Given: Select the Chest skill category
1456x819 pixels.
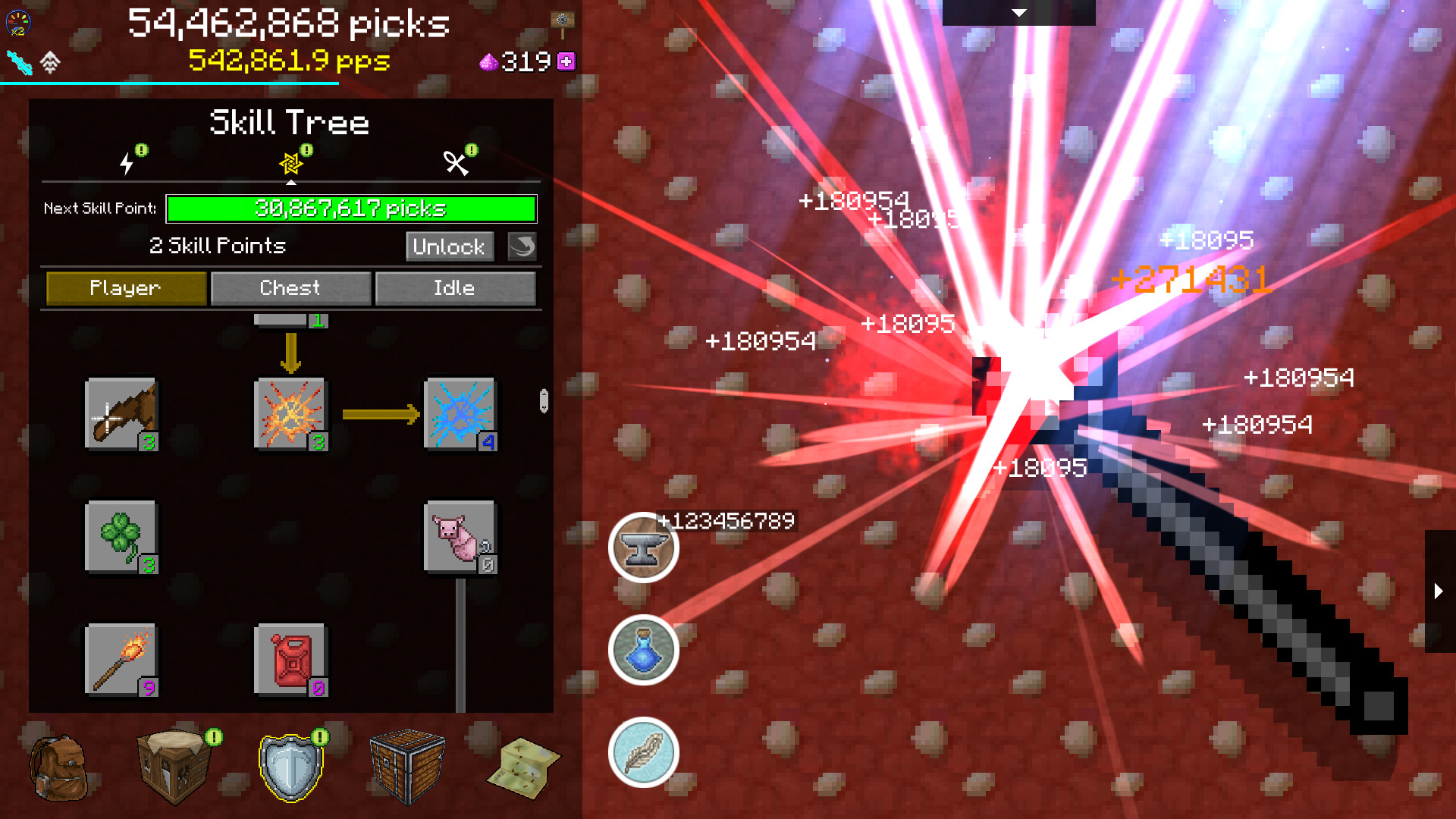Looking at the screenshot, I should click(x=290, y=288).
